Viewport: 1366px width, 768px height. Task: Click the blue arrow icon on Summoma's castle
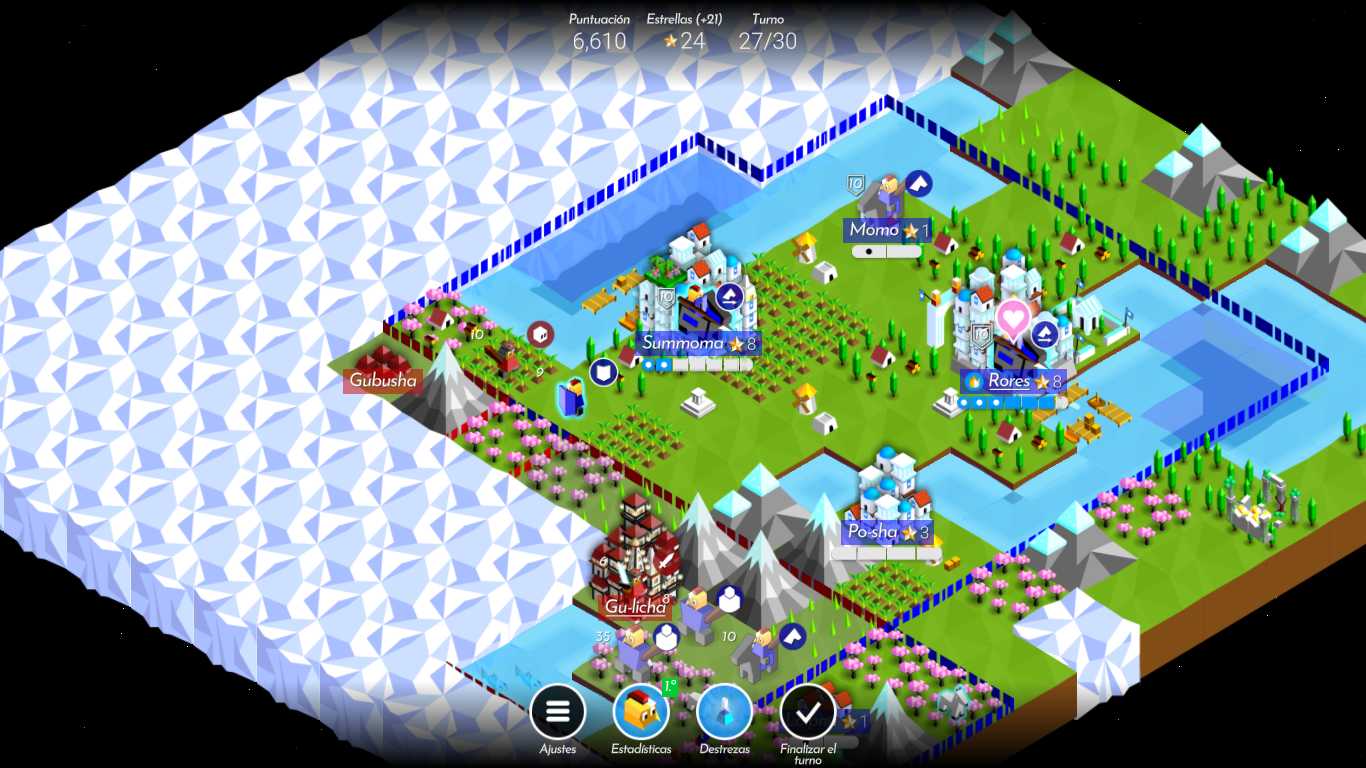tap(728, 297)
